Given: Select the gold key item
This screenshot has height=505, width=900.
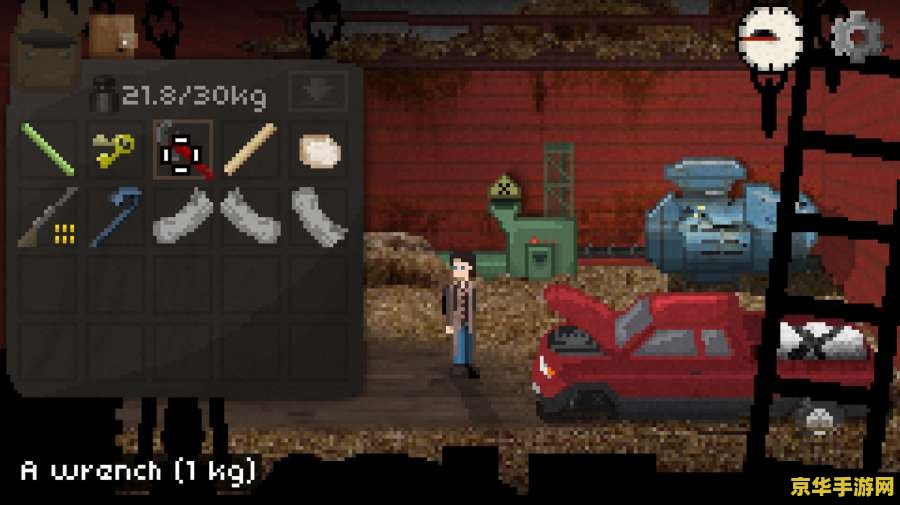Looking at the screenshot, I should (x=115, y=150).
